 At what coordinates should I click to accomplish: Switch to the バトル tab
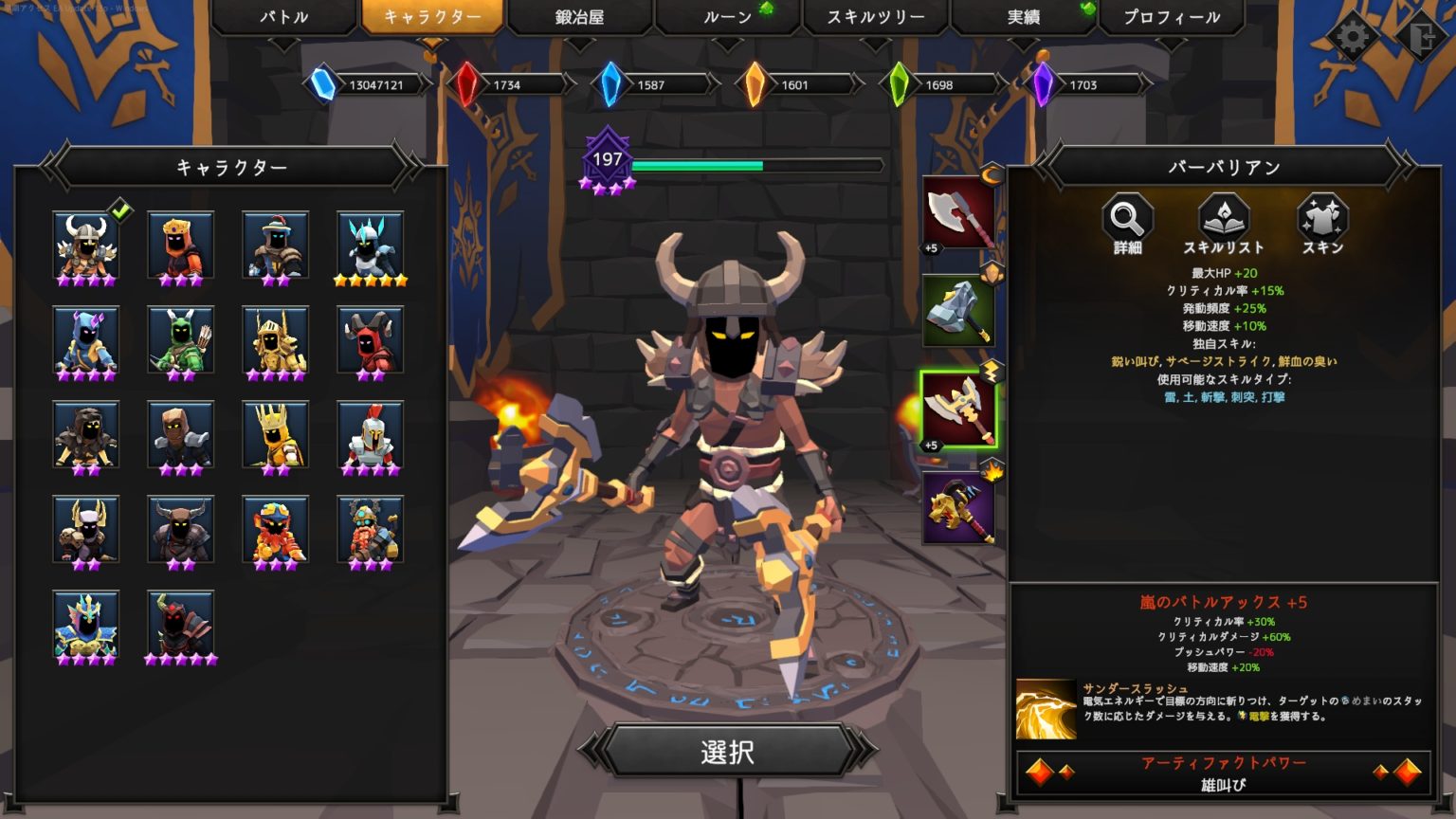tap(283, 17)
